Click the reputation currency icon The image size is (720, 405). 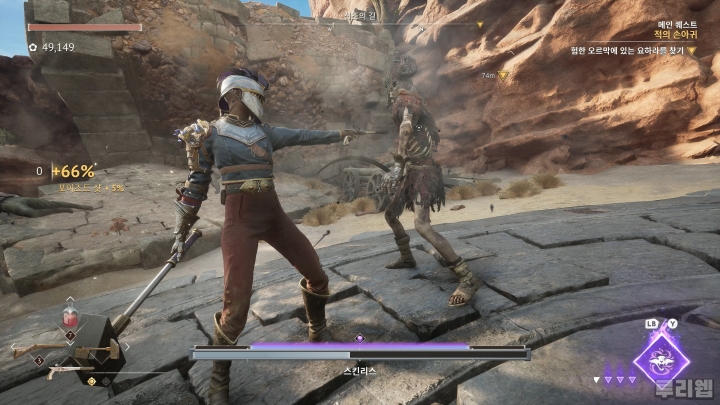33,47
